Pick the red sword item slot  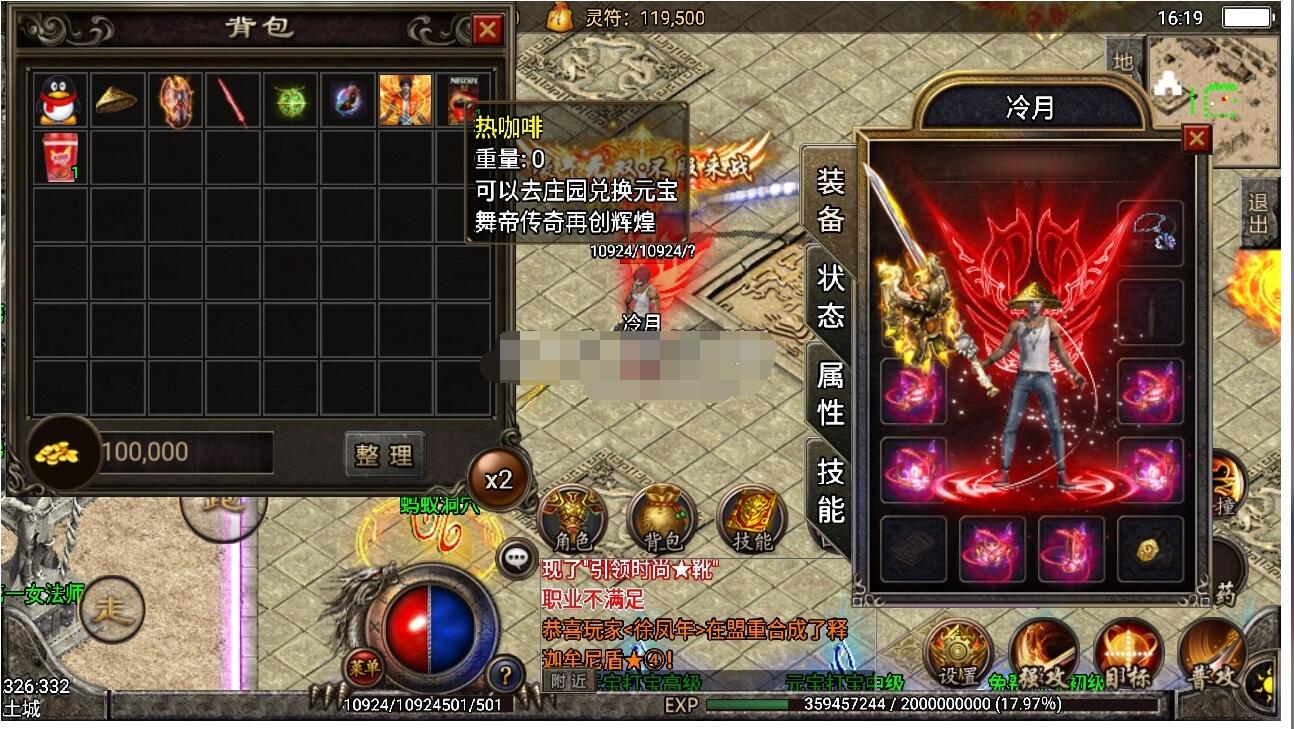click(x=233, y=100)
